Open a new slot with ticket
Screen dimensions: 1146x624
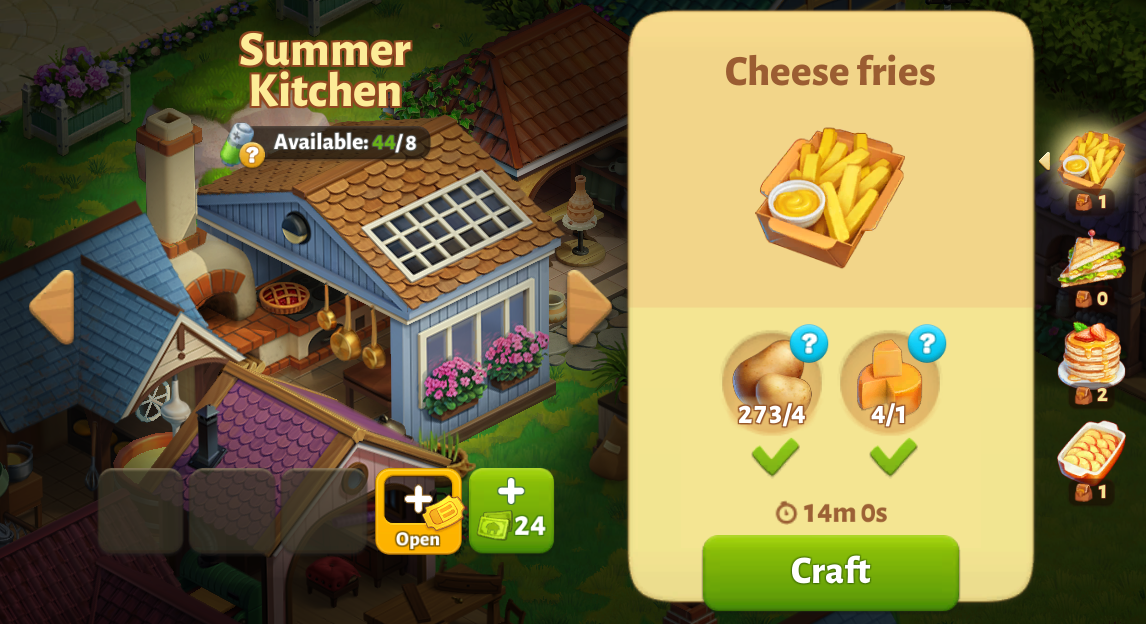[418, 511]
